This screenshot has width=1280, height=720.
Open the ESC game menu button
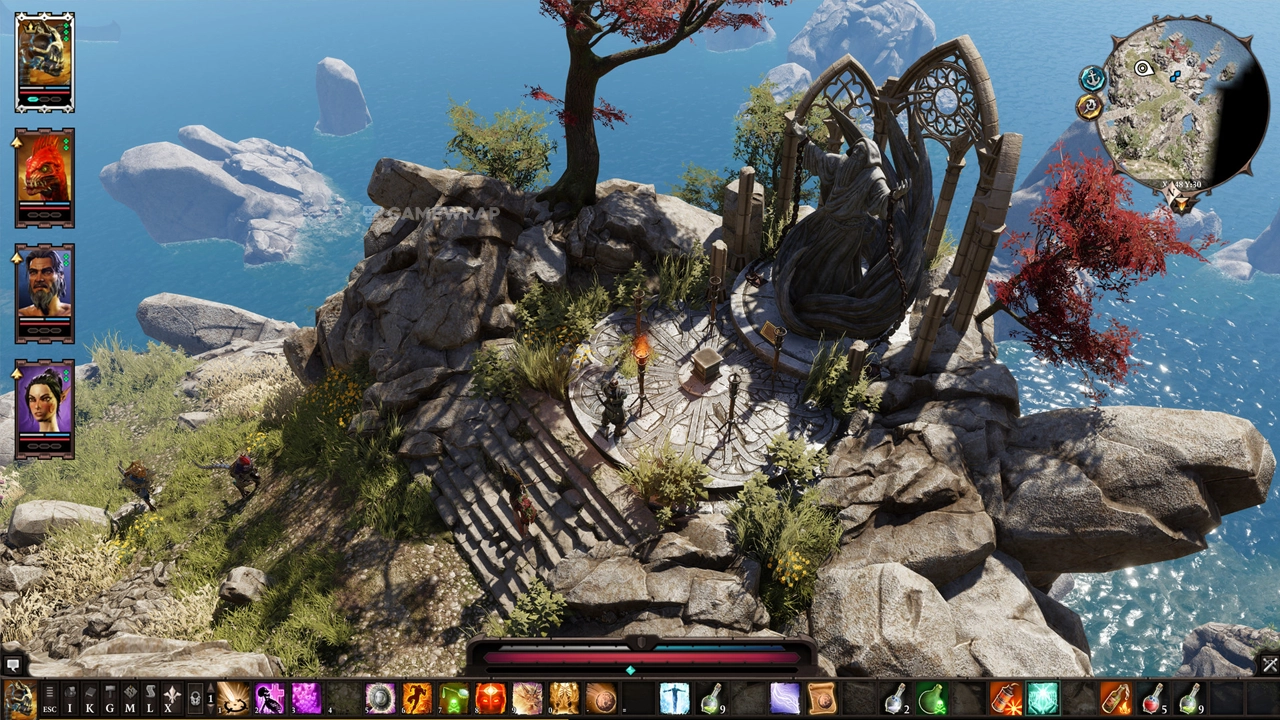point(49,697)
